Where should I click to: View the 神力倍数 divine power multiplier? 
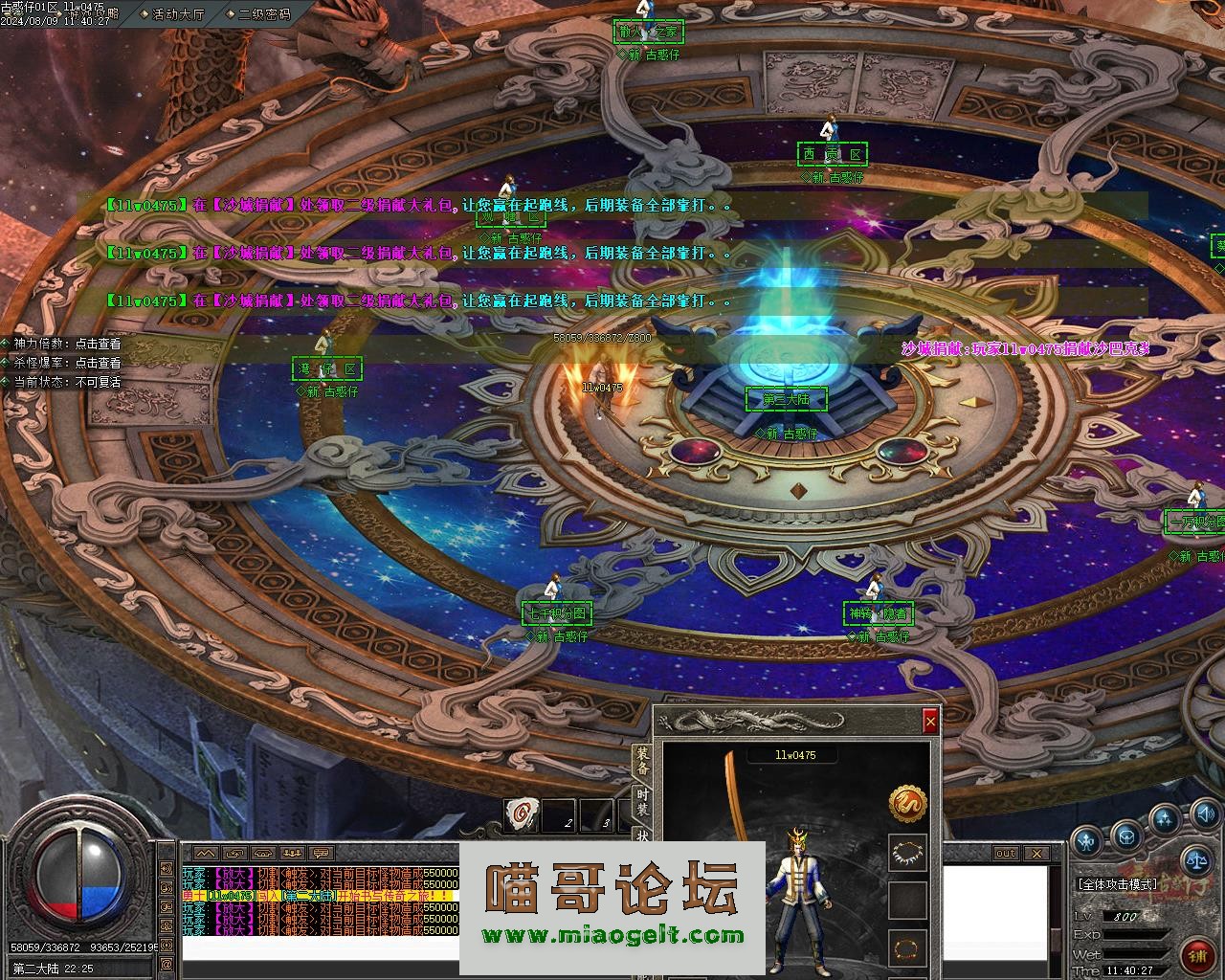click(67, 344)
